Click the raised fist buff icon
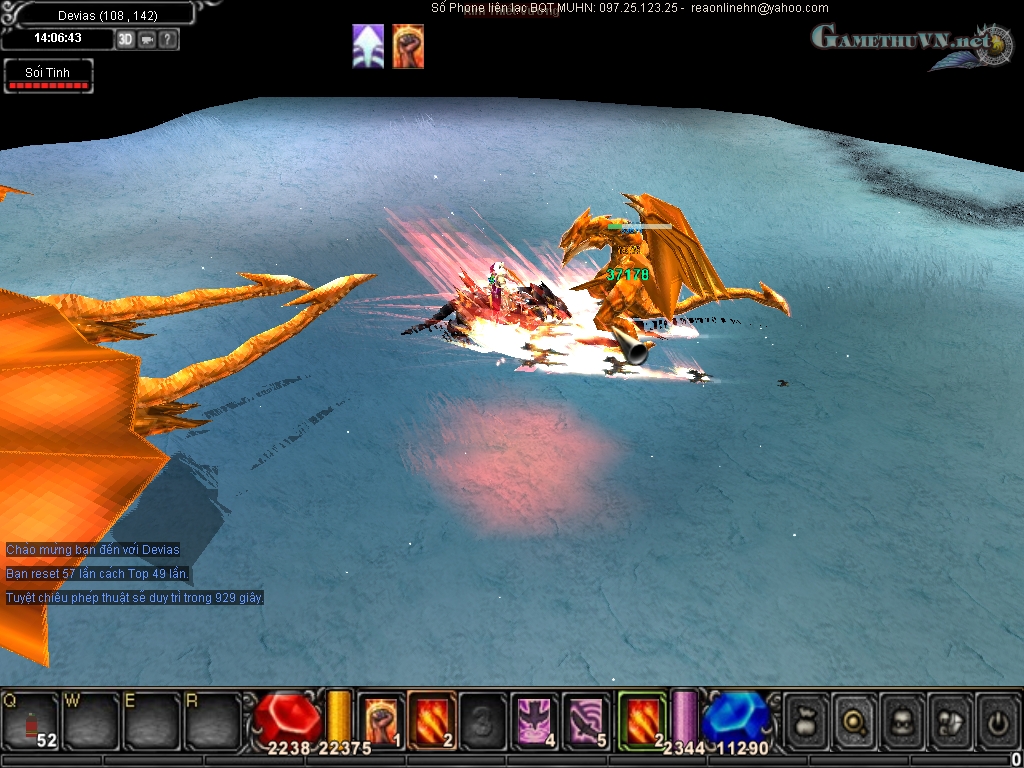The image size is (1024, 768). 408,47
